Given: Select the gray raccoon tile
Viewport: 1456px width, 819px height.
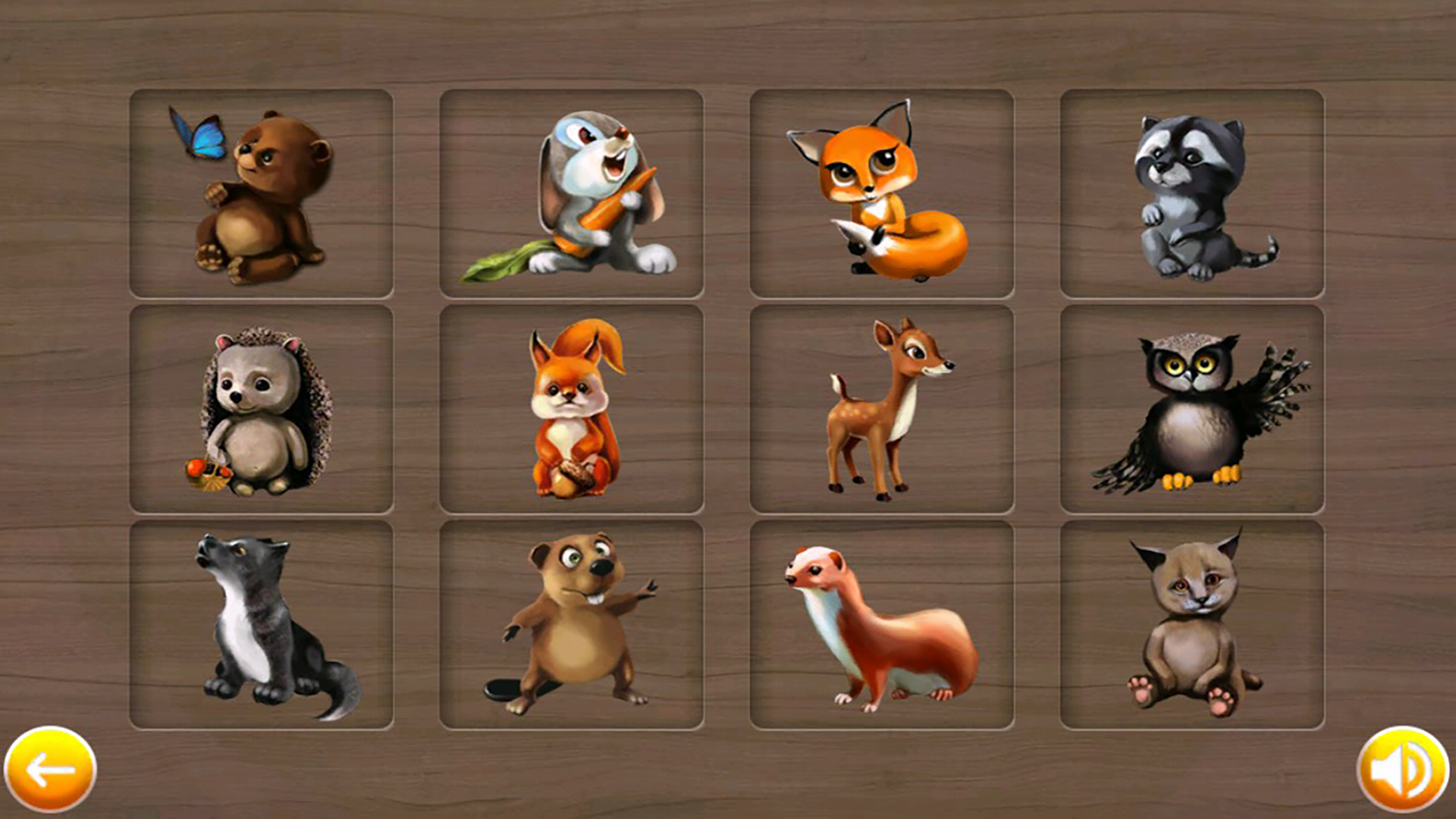Looking at the screenshot, I should 1191,194.
